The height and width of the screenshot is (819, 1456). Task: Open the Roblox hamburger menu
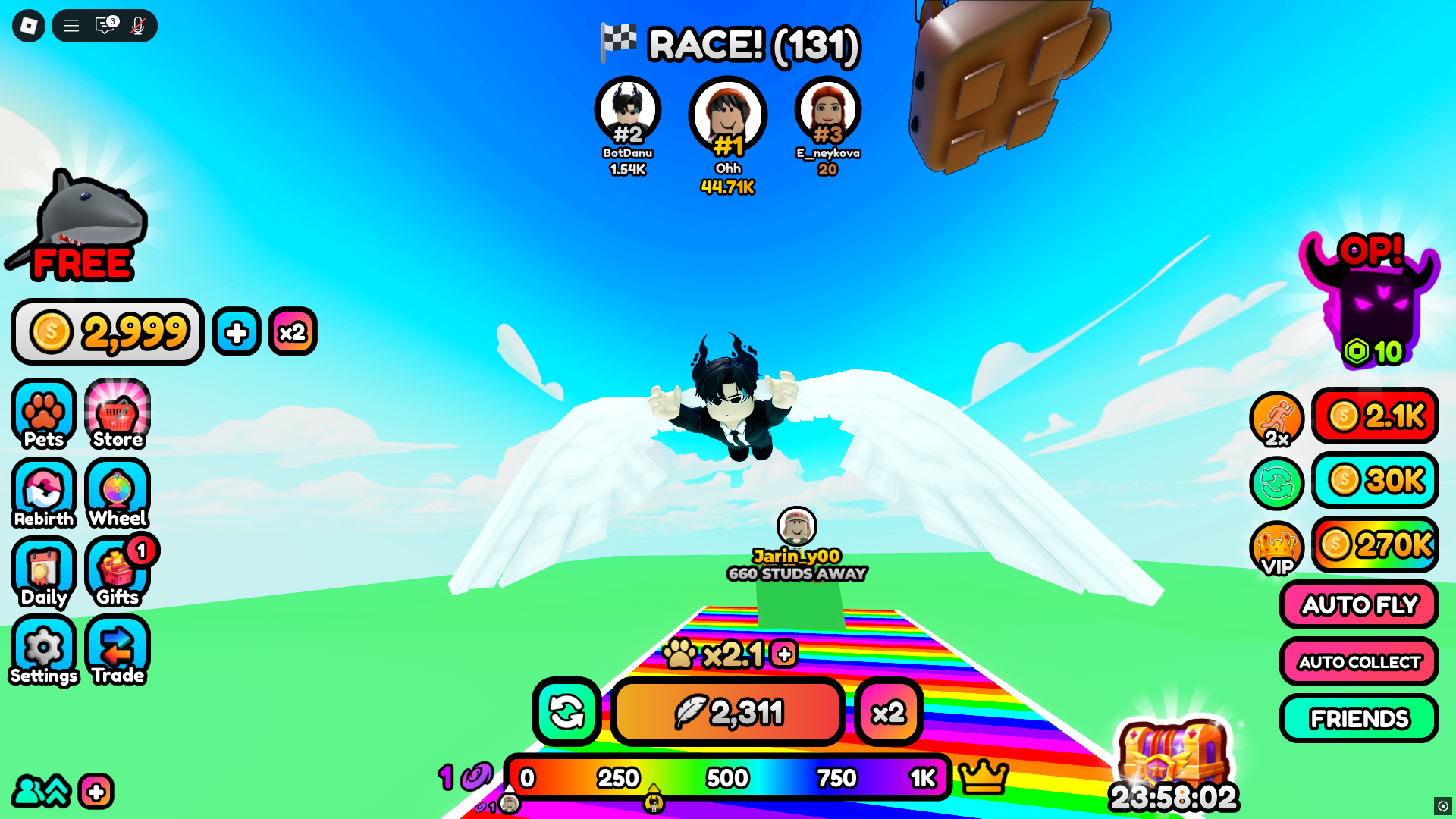71,25
